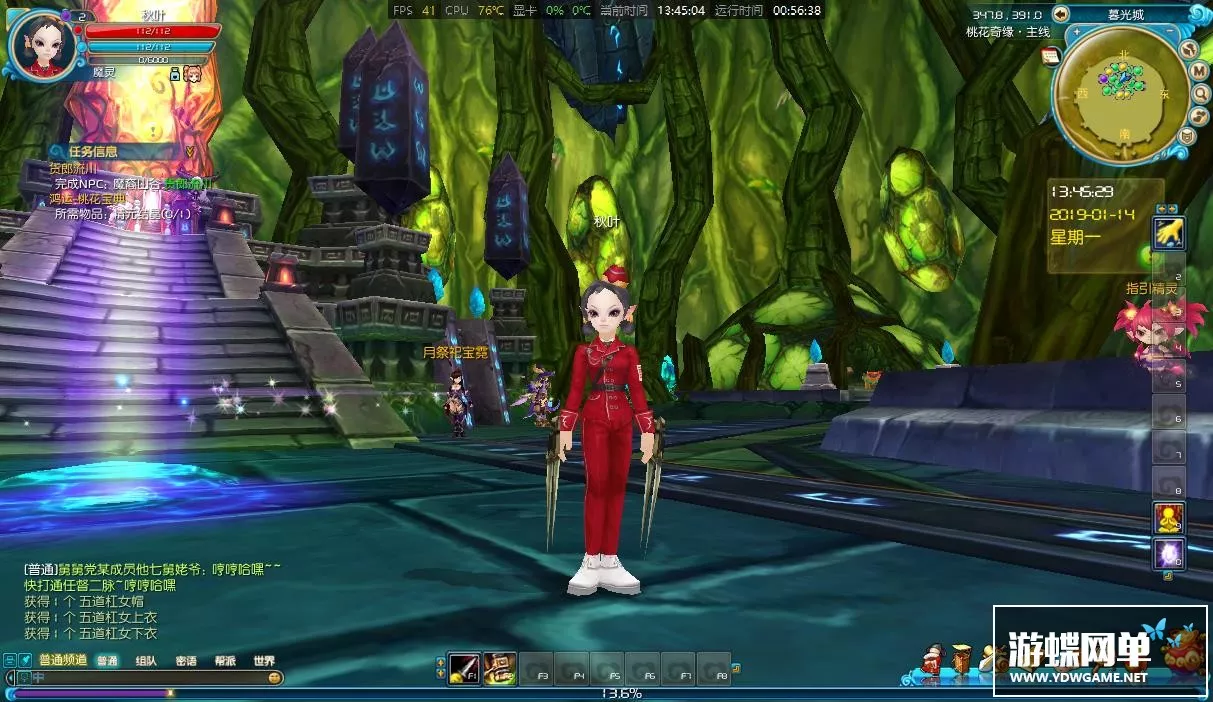Zoom in the minimap with plus button
1213x702 pixels.
click(1076, 33)
